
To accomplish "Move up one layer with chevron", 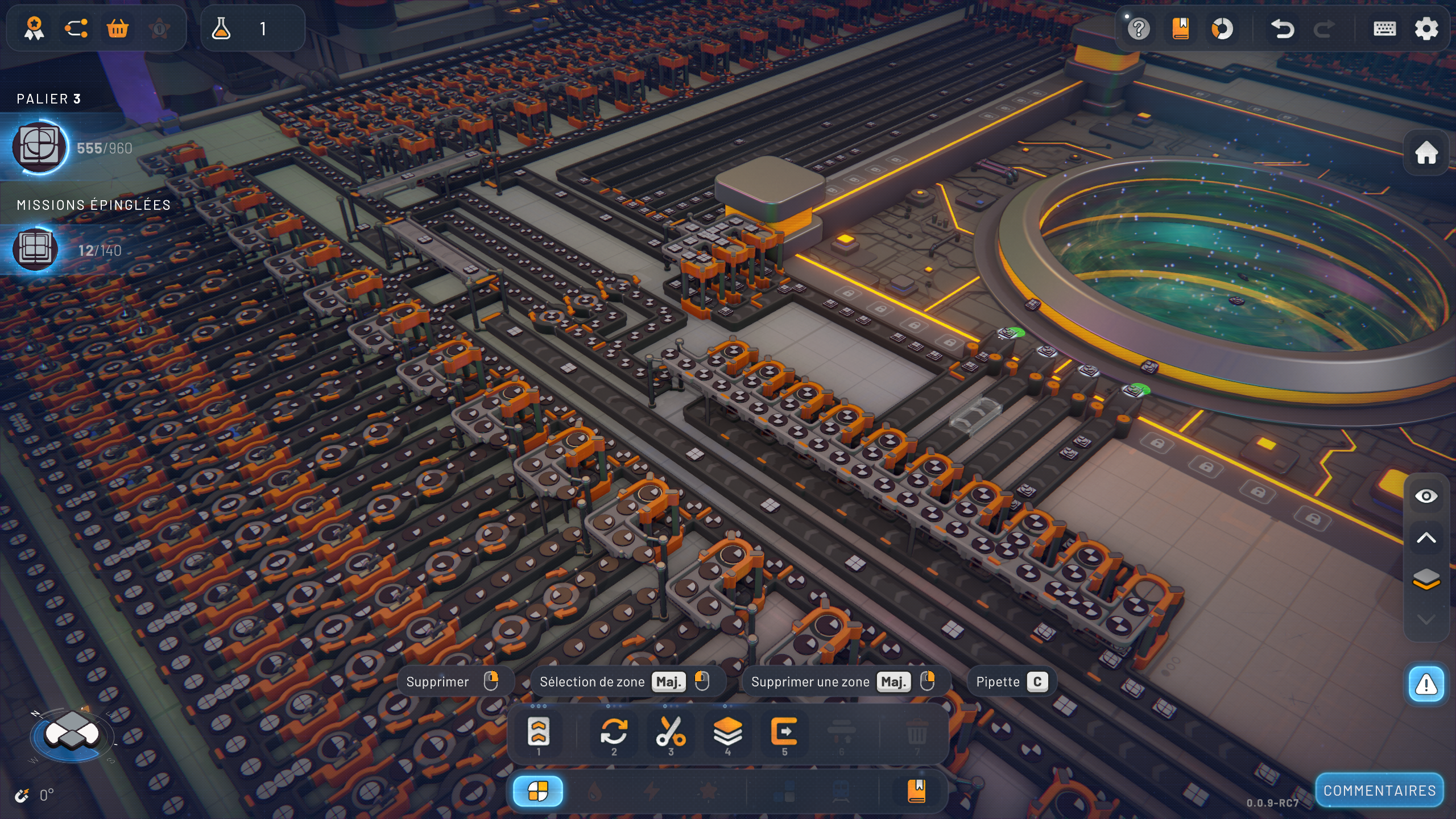I will [x=1426, y=538].
